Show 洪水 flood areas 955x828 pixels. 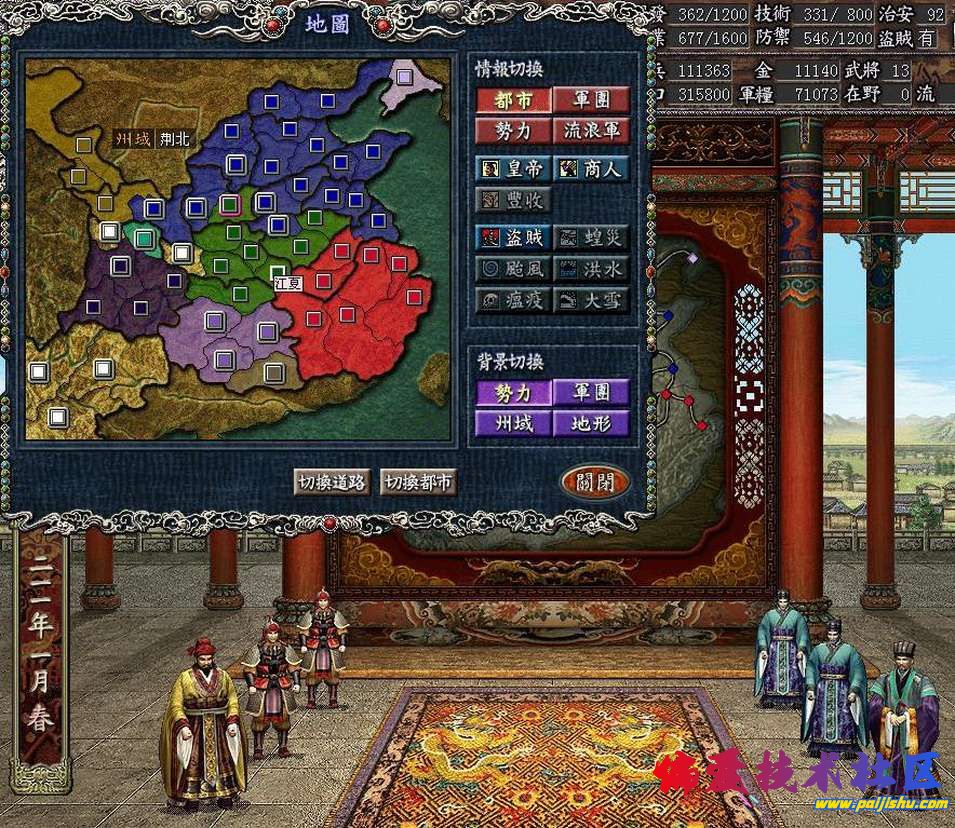point(592,269)
